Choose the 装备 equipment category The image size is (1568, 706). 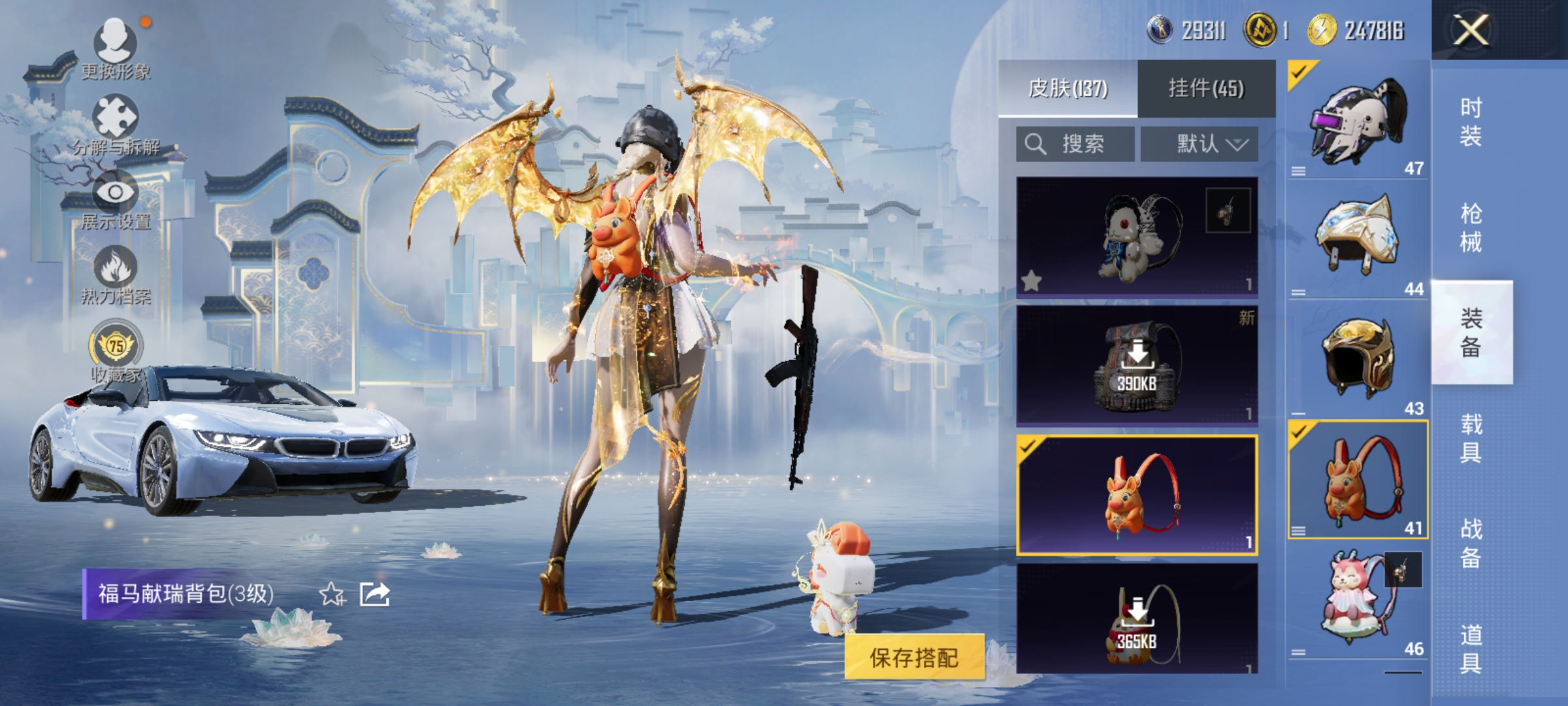tap(1471, 332)
